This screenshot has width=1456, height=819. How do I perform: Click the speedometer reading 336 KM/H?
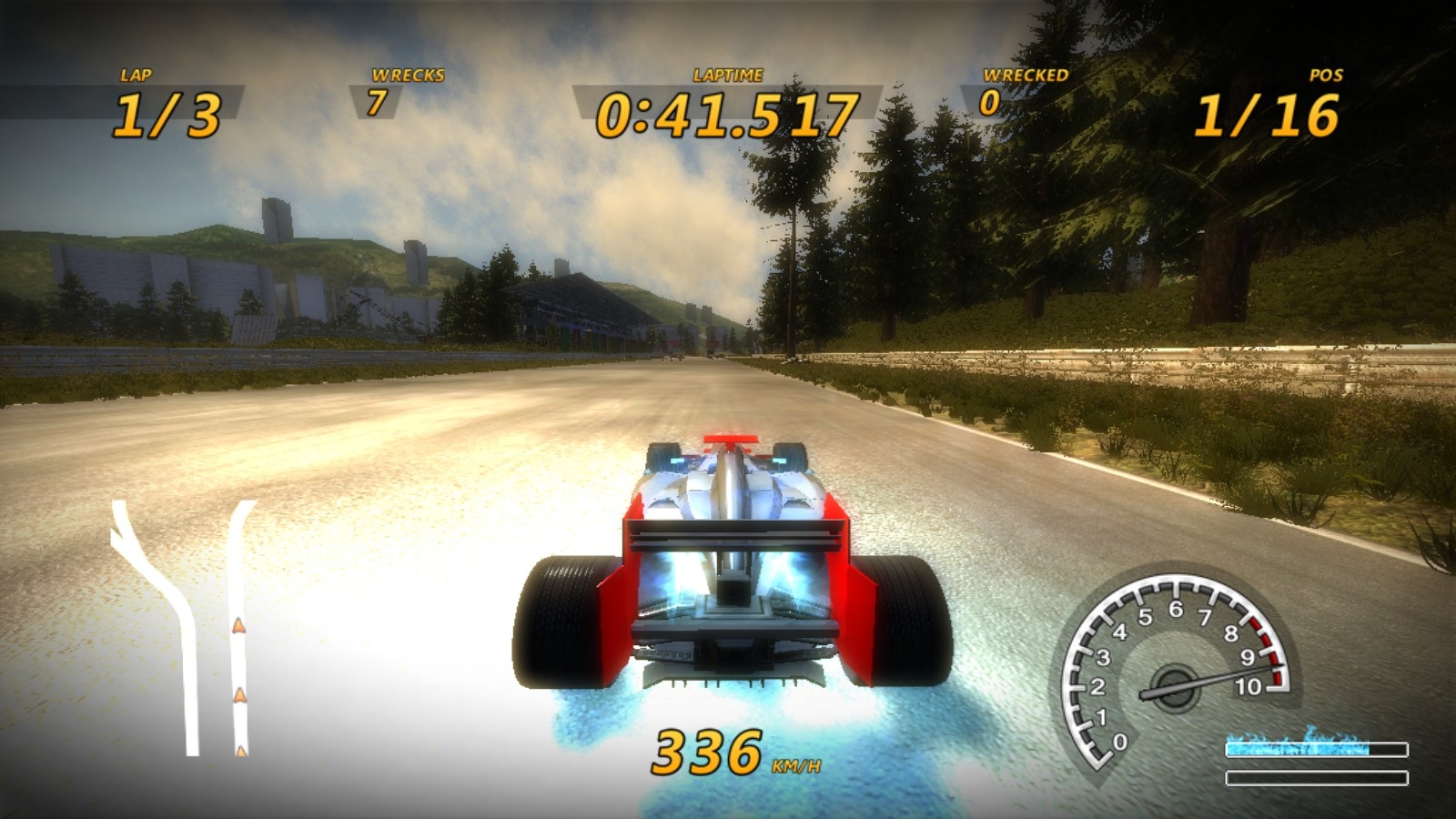[x=704, y=753]
